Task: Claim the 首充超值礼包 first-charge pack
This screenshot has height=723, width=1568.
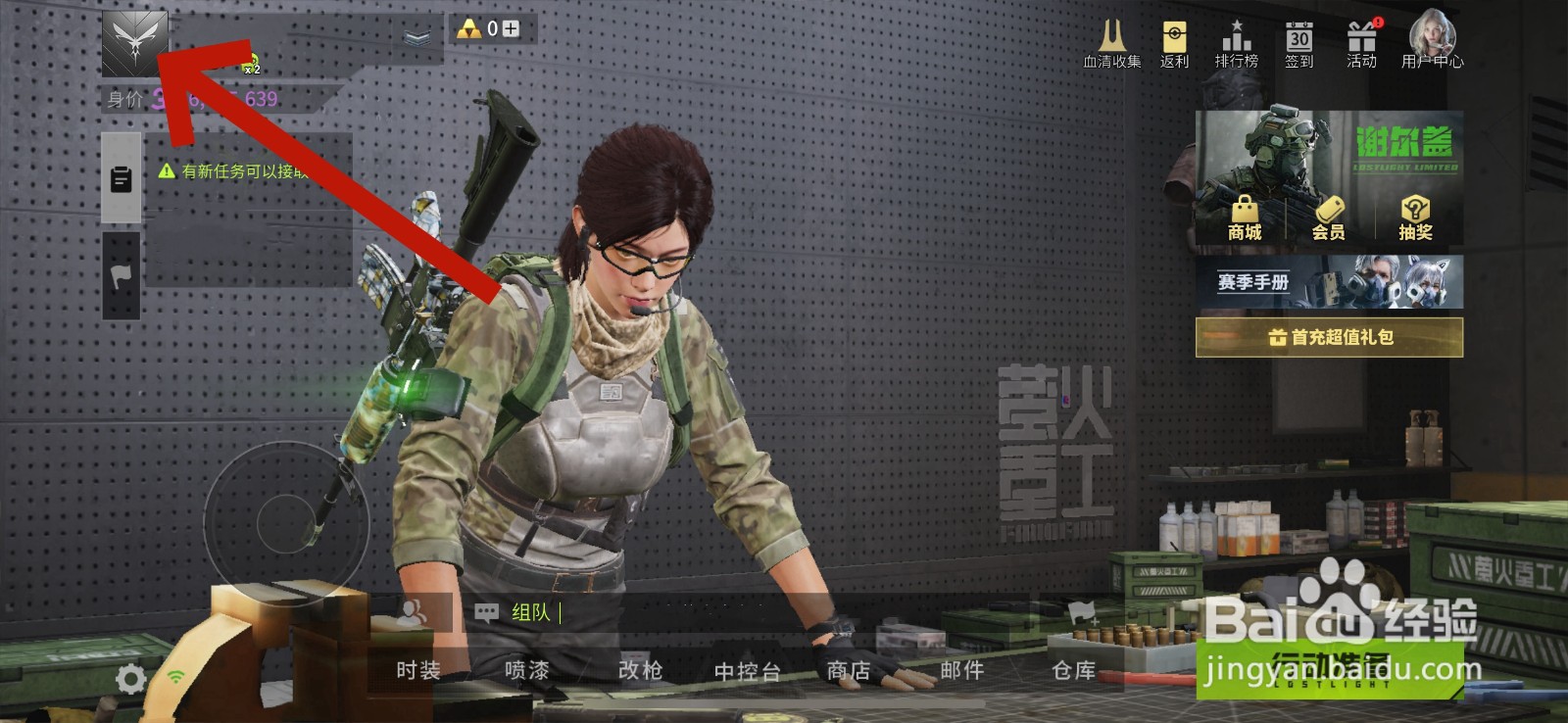Action: (x=1333, y=336)
